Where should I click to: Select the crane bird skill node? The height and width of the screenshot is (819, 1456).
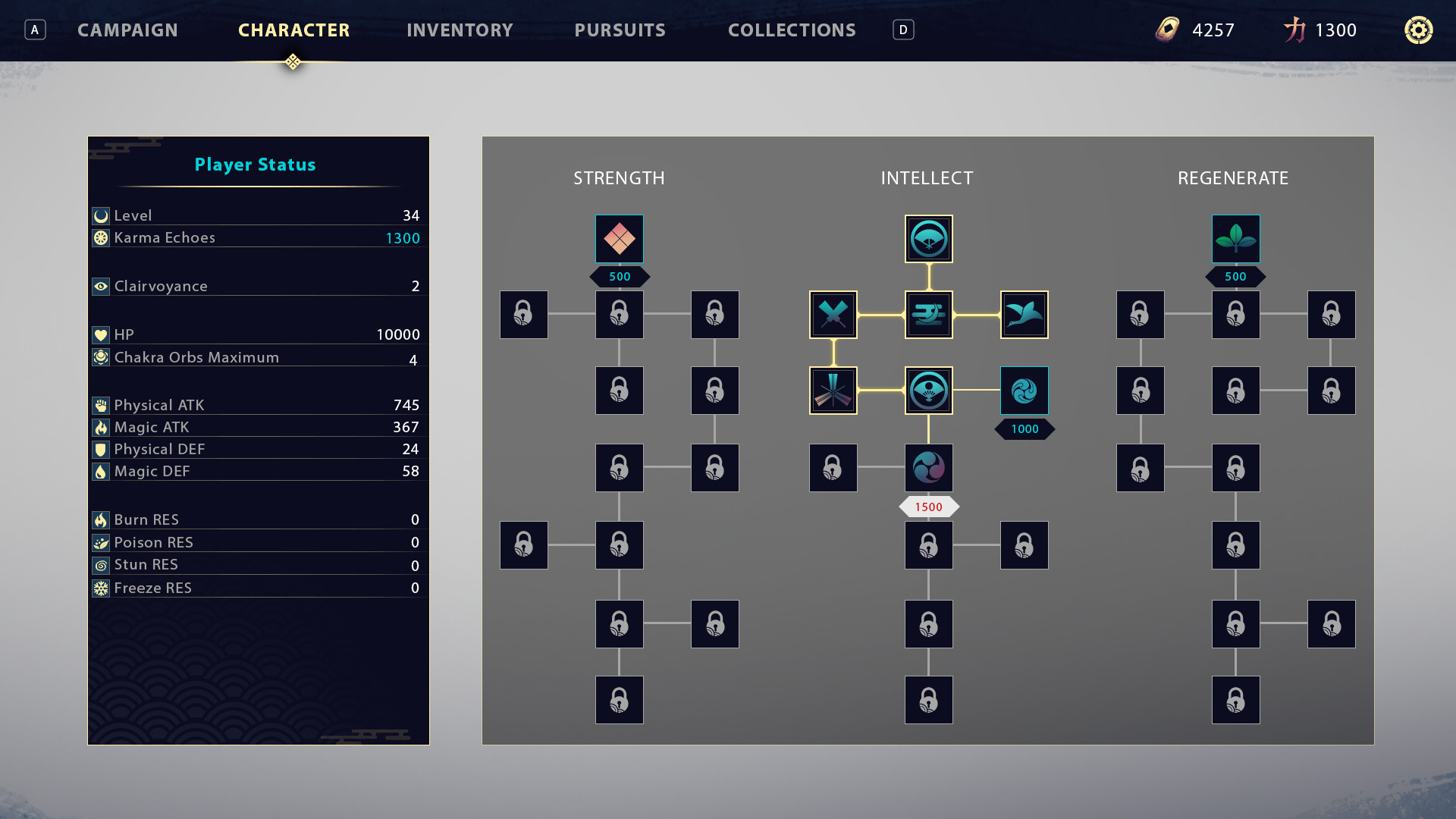(x=1025, y=315)
